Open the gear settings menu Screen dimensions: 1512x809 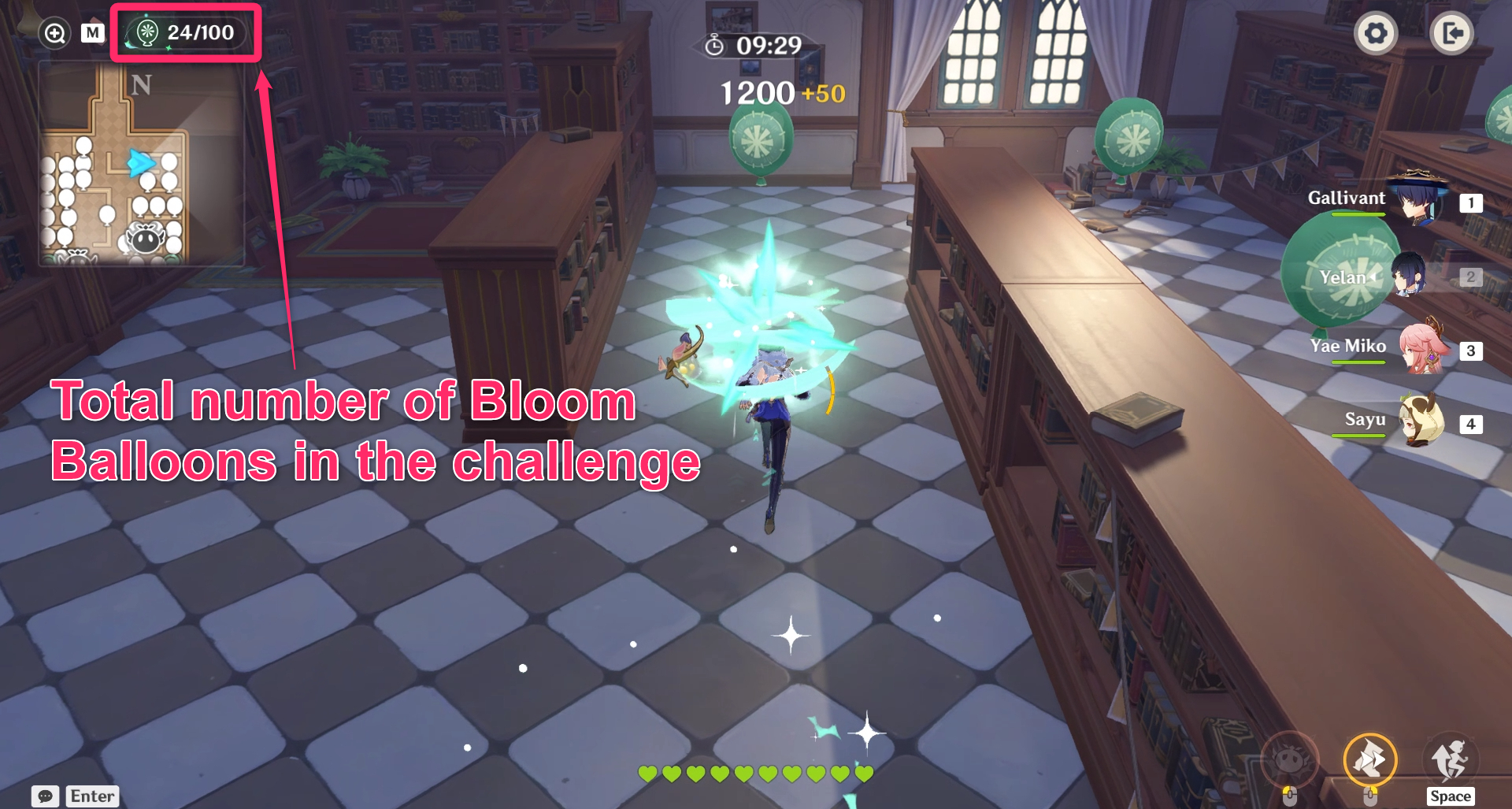click(x=1375, y=34)
